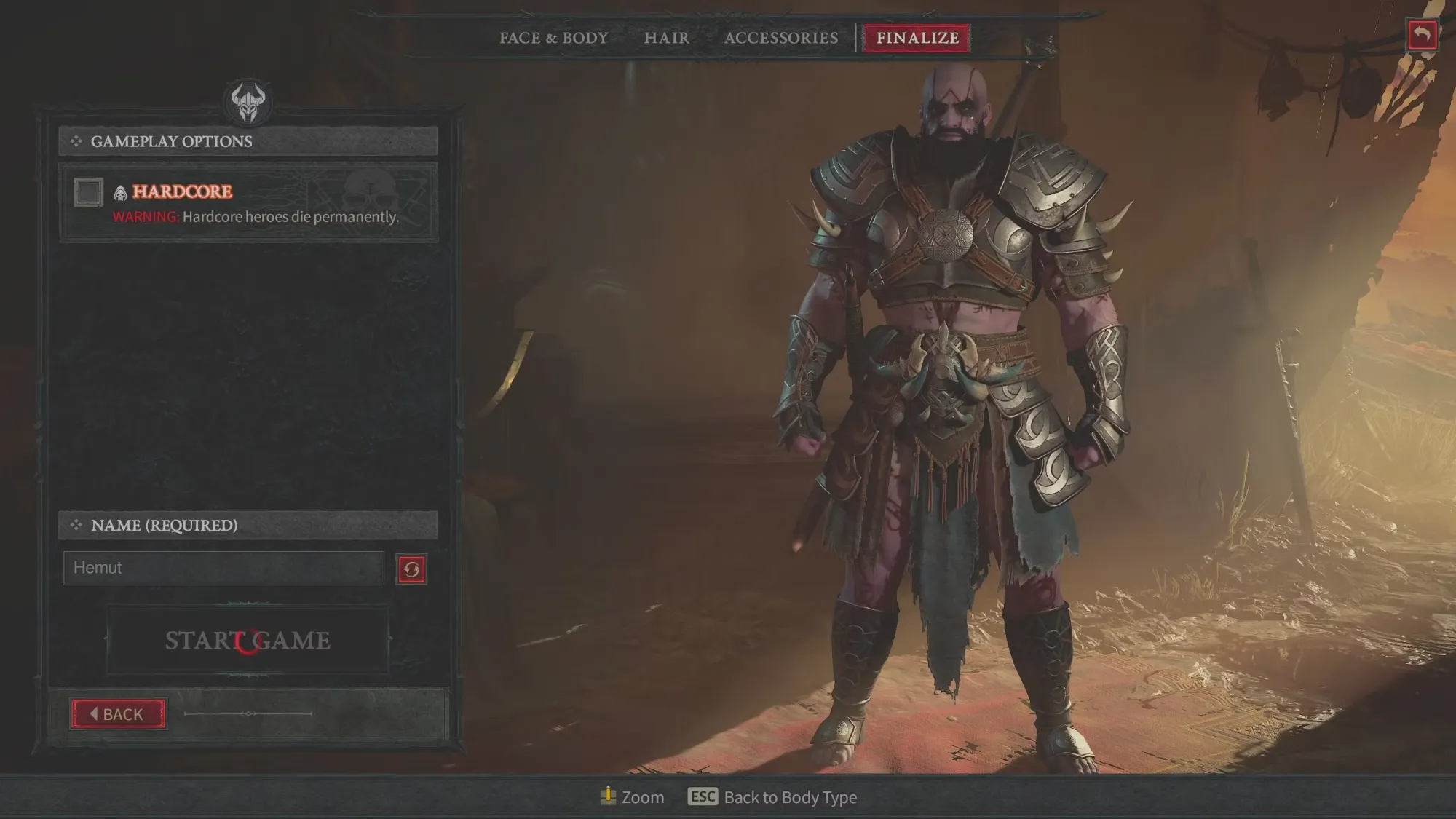Screen dimensions: 1456x819
Task: Click the red return arrow in the corner
Action: 1423,35
